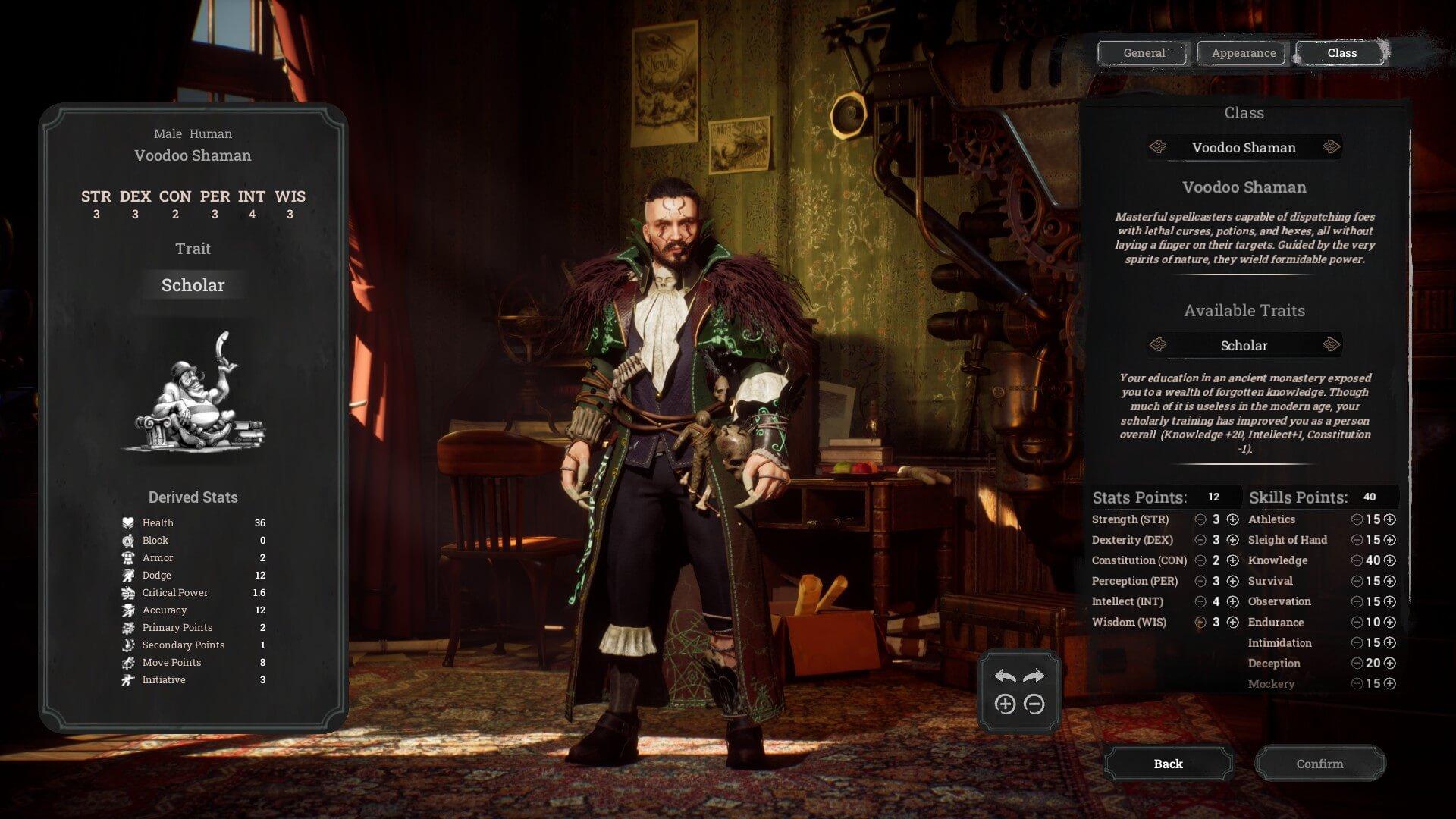The width and height of the screenshot is (1456, 819).
Task: Cycle to the previous class option
Action: pos(1158,147)
